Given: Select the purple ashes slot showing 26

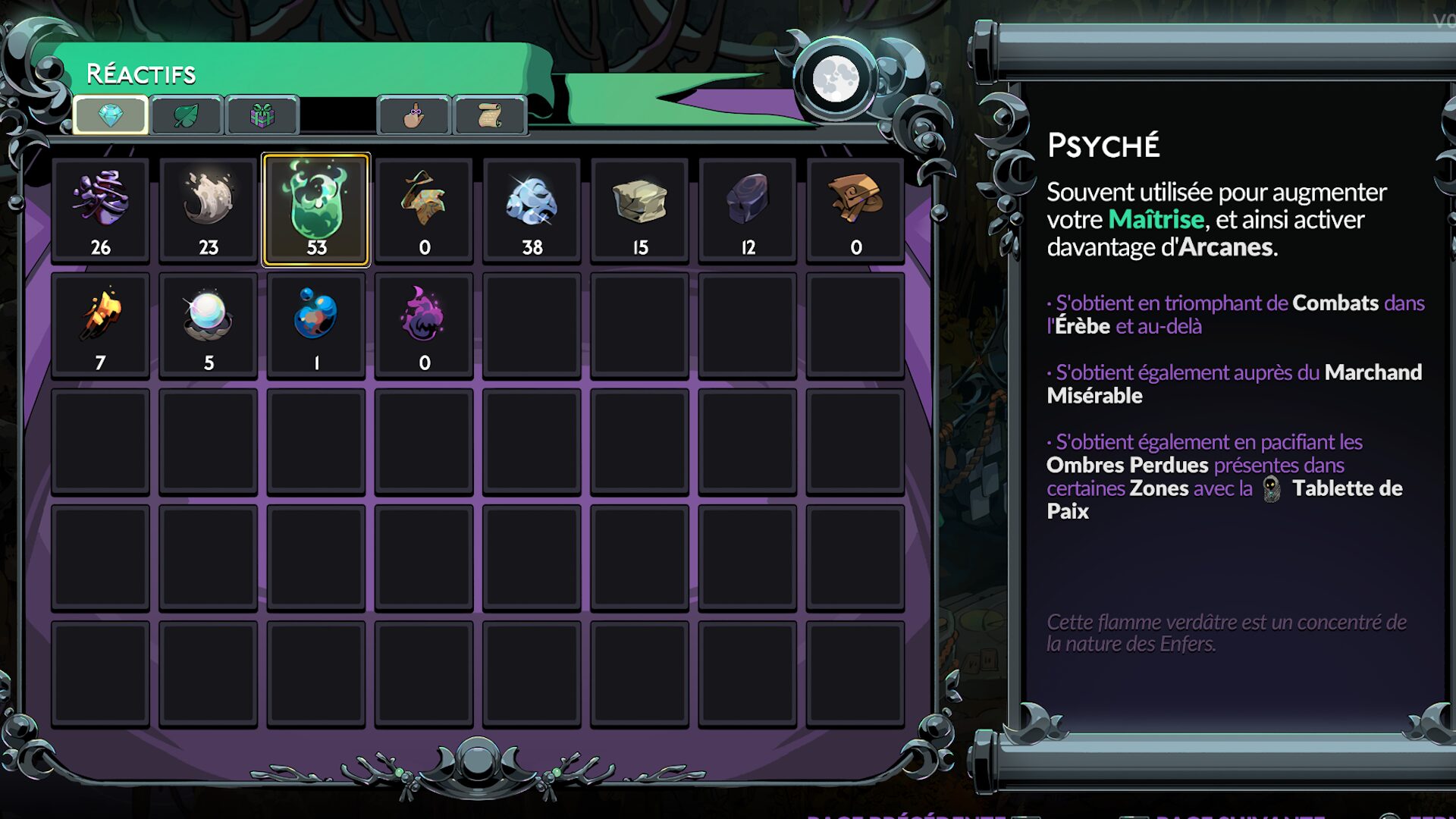Looking at the screenshot, I should click(x=101, y=209).
